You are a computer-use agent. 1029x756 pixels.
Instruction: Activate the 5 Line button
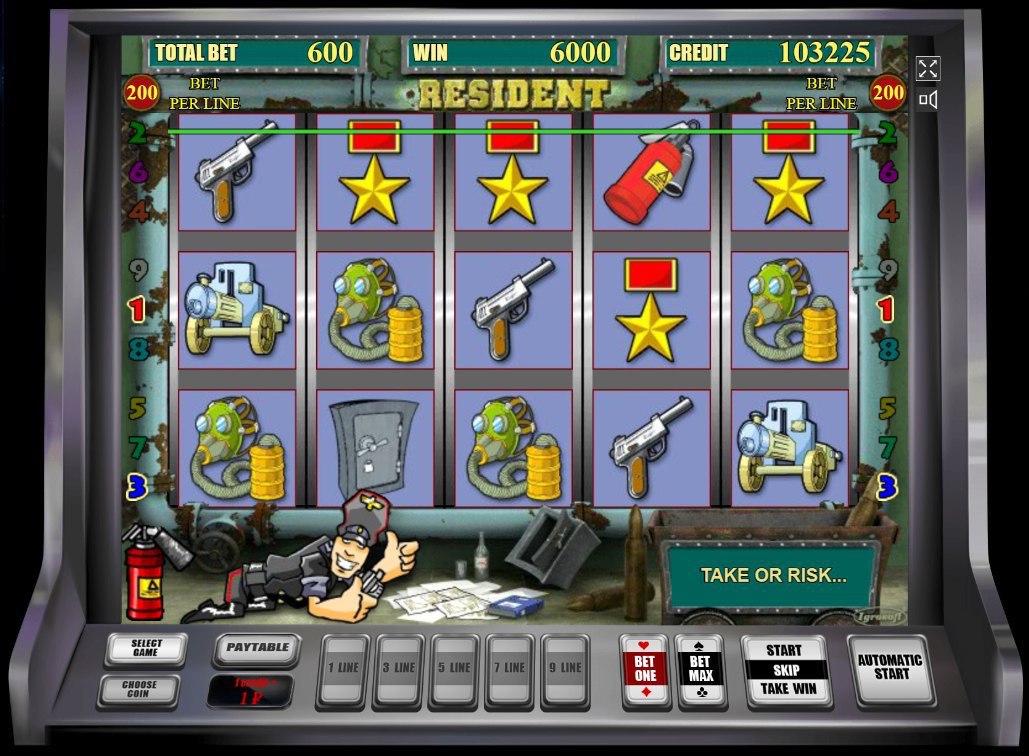coord(454,668)
